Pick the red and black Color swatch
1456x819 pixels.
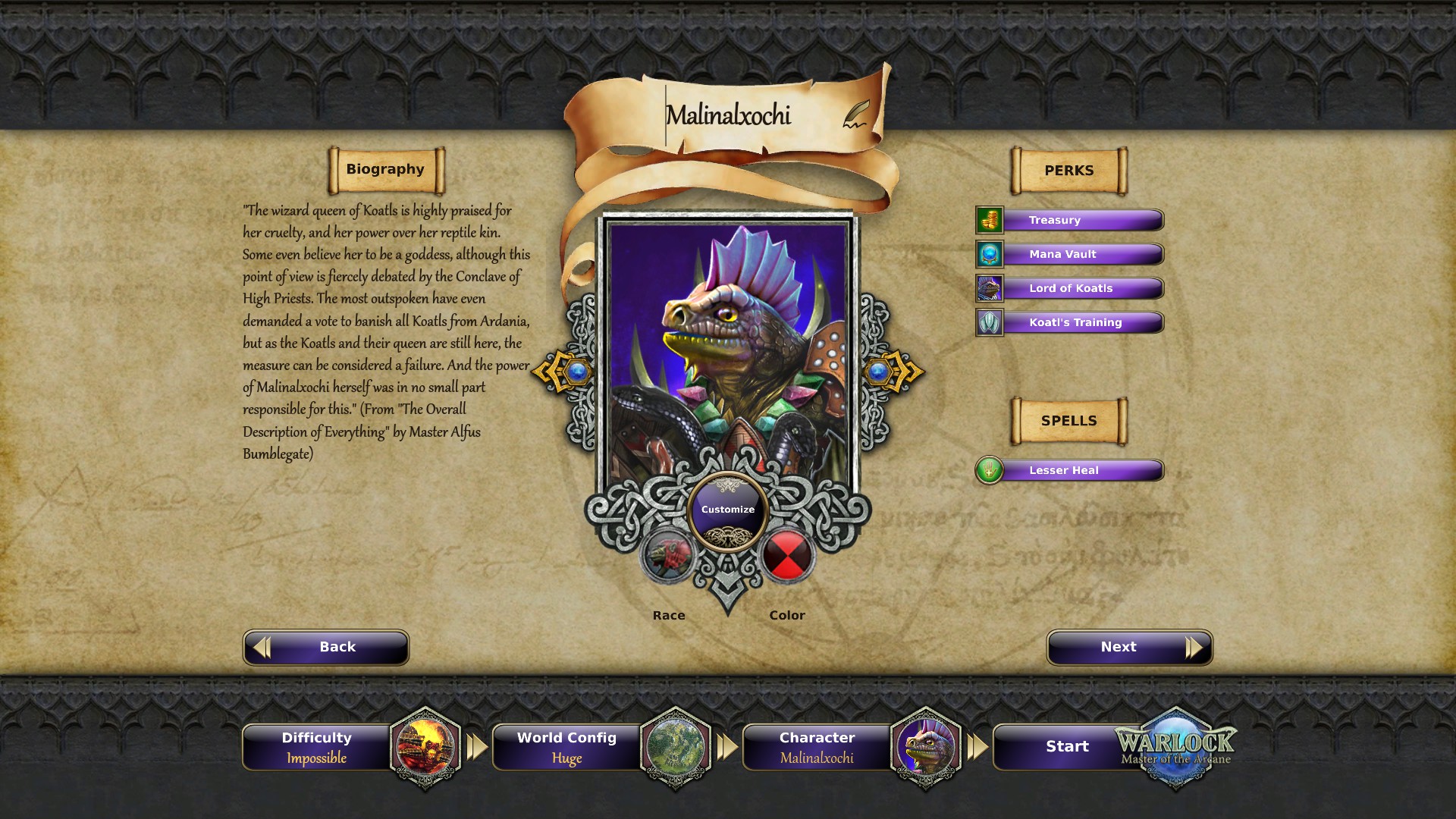point(786,556)
